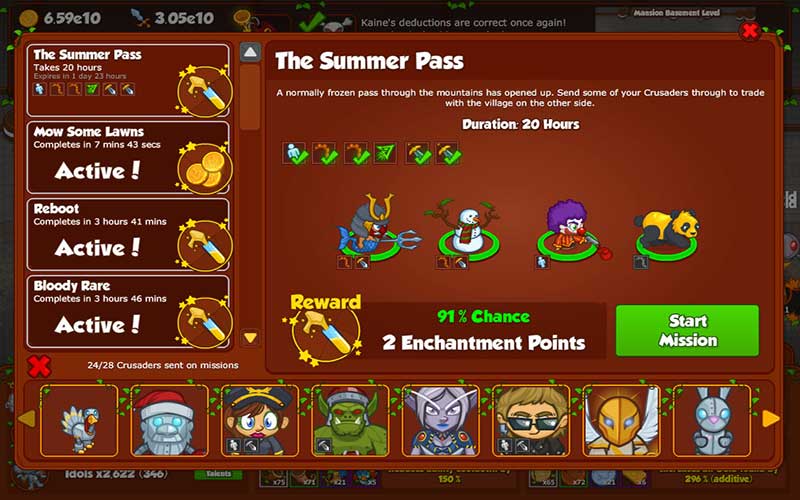Choose the golden winged knight crusader
The width and height of the screenshot is (800, 500).
(621, 420)
